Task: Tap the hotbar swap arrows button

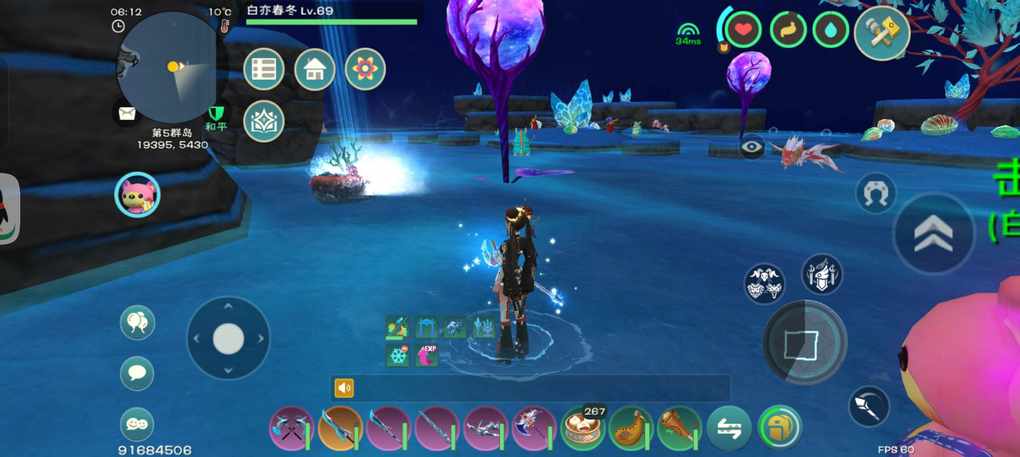Action: coord(729,429)
